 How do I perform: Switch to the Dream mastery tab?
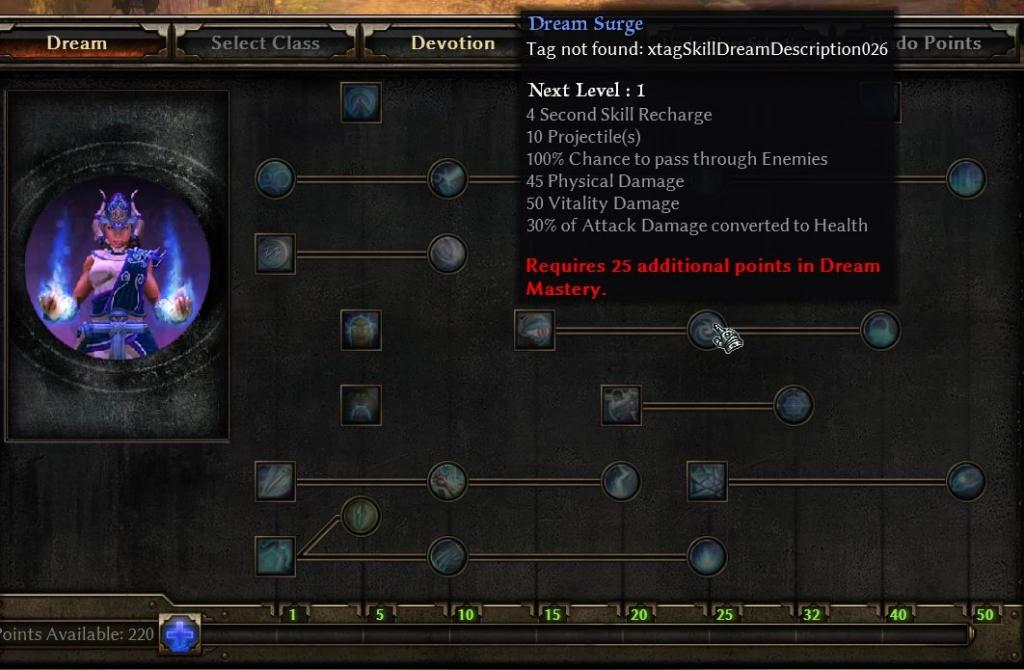(x=78, y=43)
